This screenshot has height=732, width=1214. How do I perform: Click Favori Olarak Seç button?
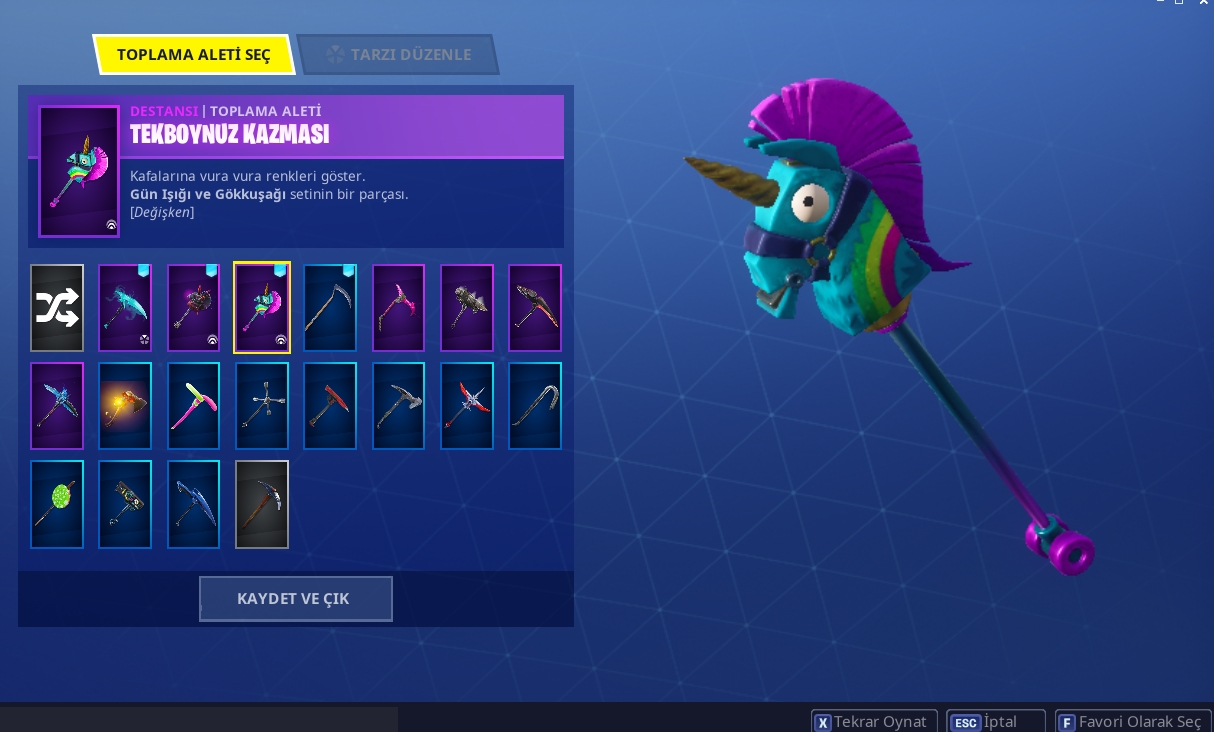1132,721
